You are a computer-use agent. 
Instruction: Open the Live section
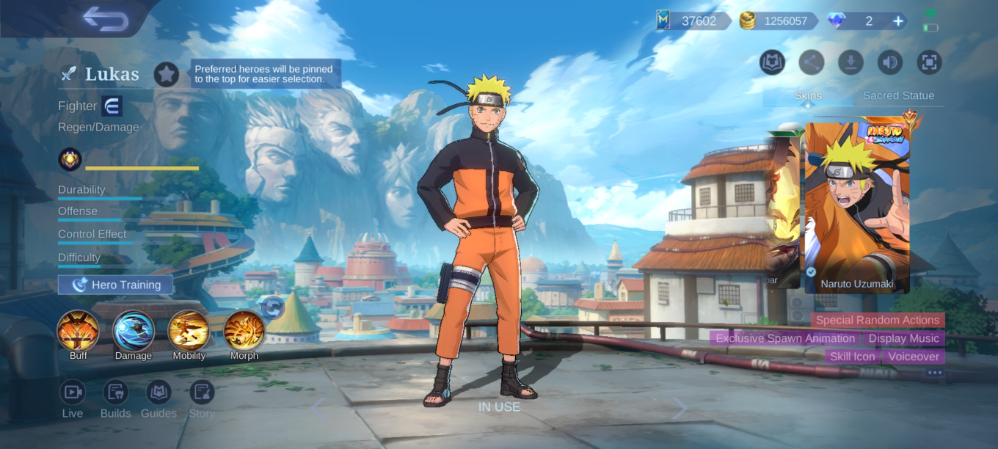click(72, 392)
